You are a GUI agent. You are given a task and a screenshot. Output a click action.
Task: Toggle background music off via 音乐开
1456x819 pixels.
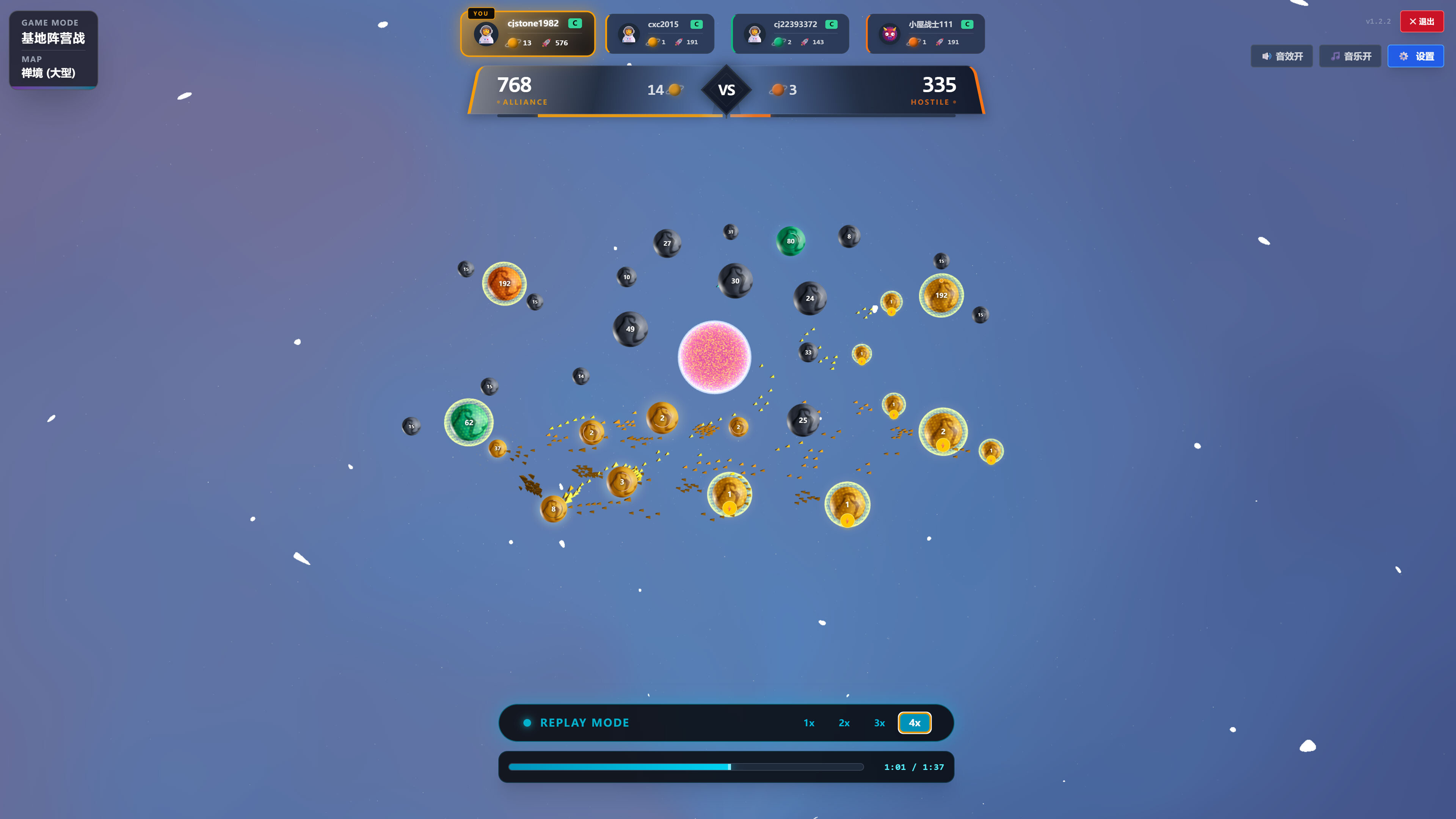tap(1350, 56)
